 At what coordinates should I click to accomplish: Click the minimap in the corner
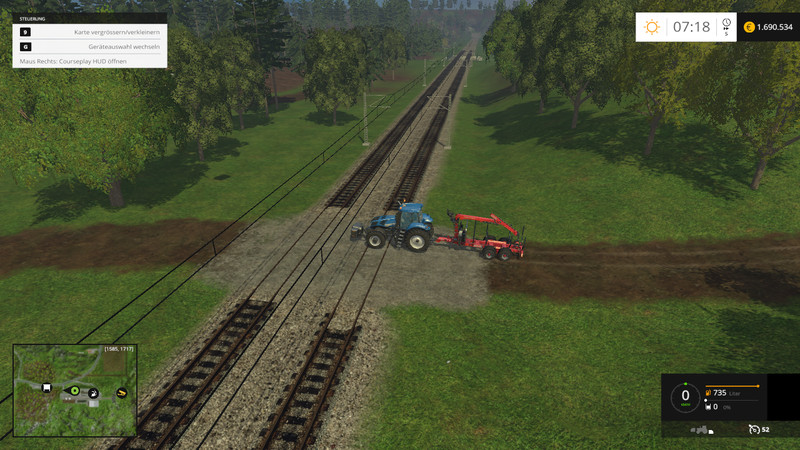[x=74, y=390]
